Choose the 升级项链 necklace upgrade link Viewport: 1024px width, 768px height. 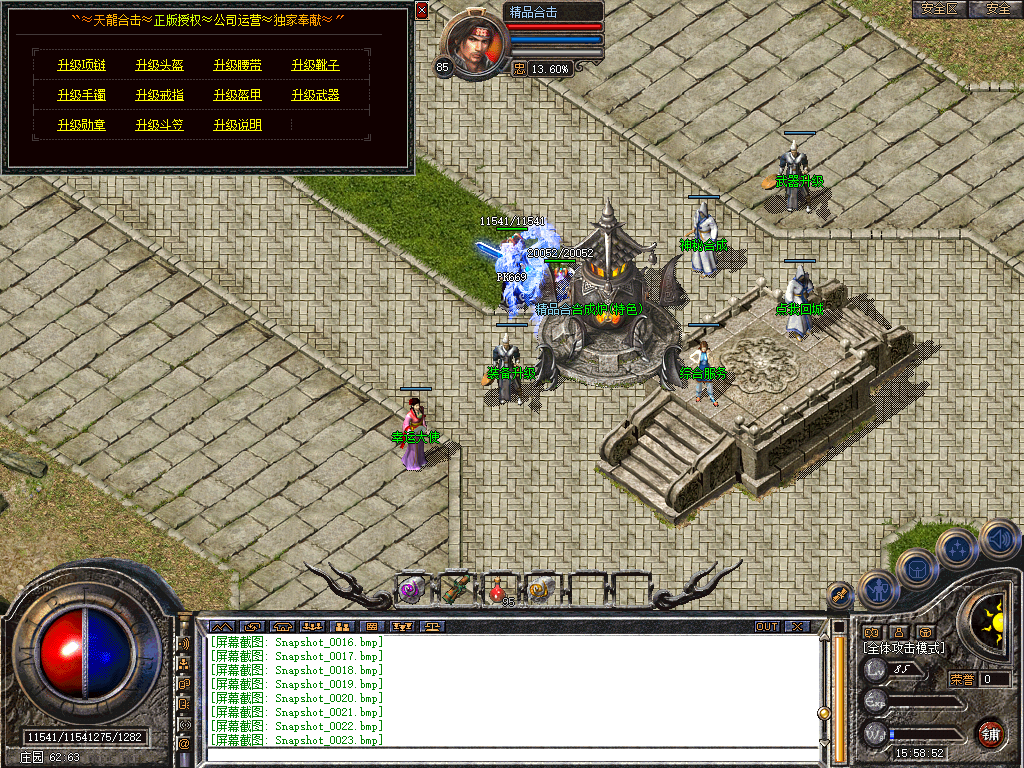pos(81,66)
